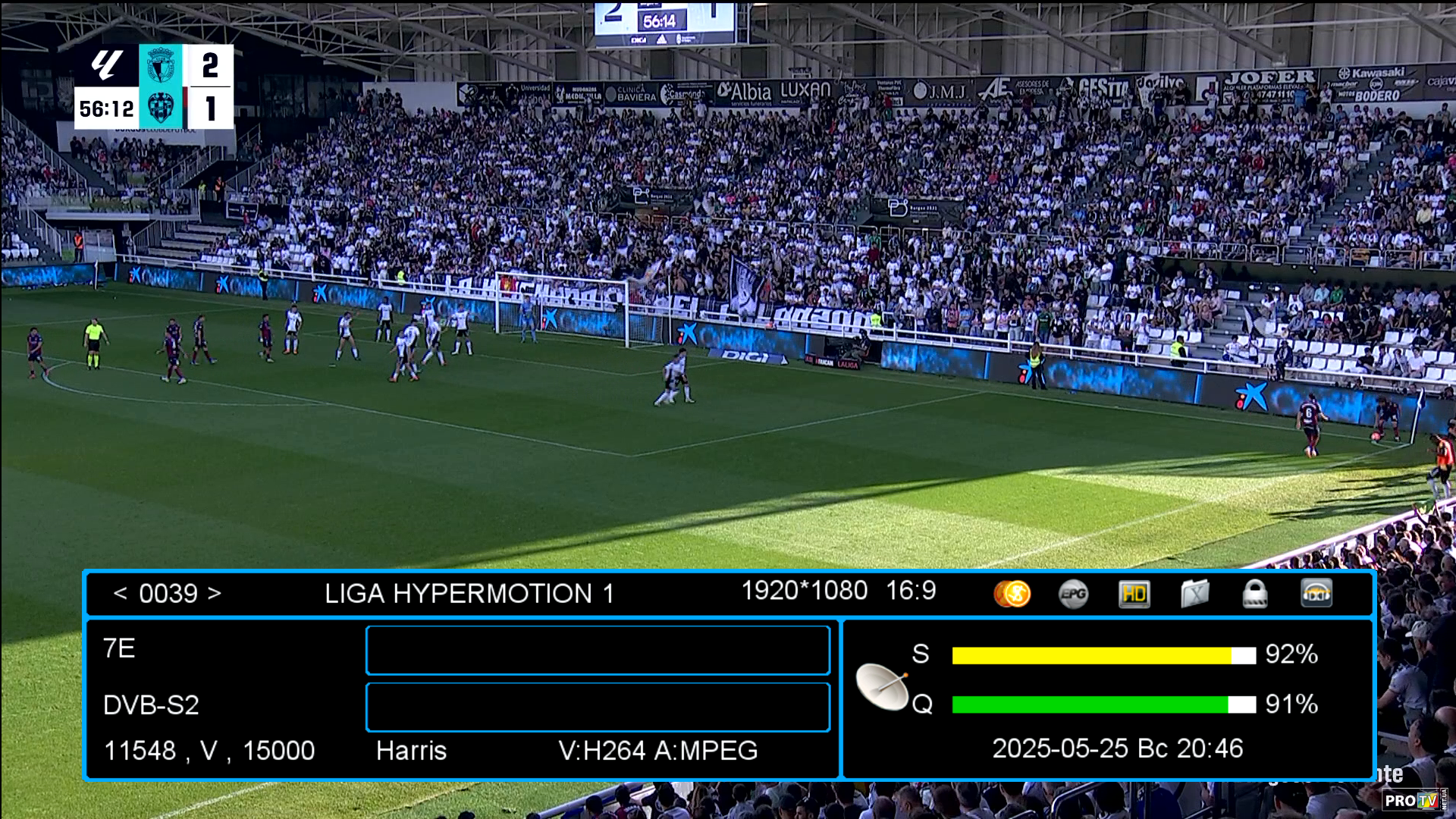Select the padlock lock icon
The height and width of the screenshot is (819, 1456).
tap(1255, 594)
